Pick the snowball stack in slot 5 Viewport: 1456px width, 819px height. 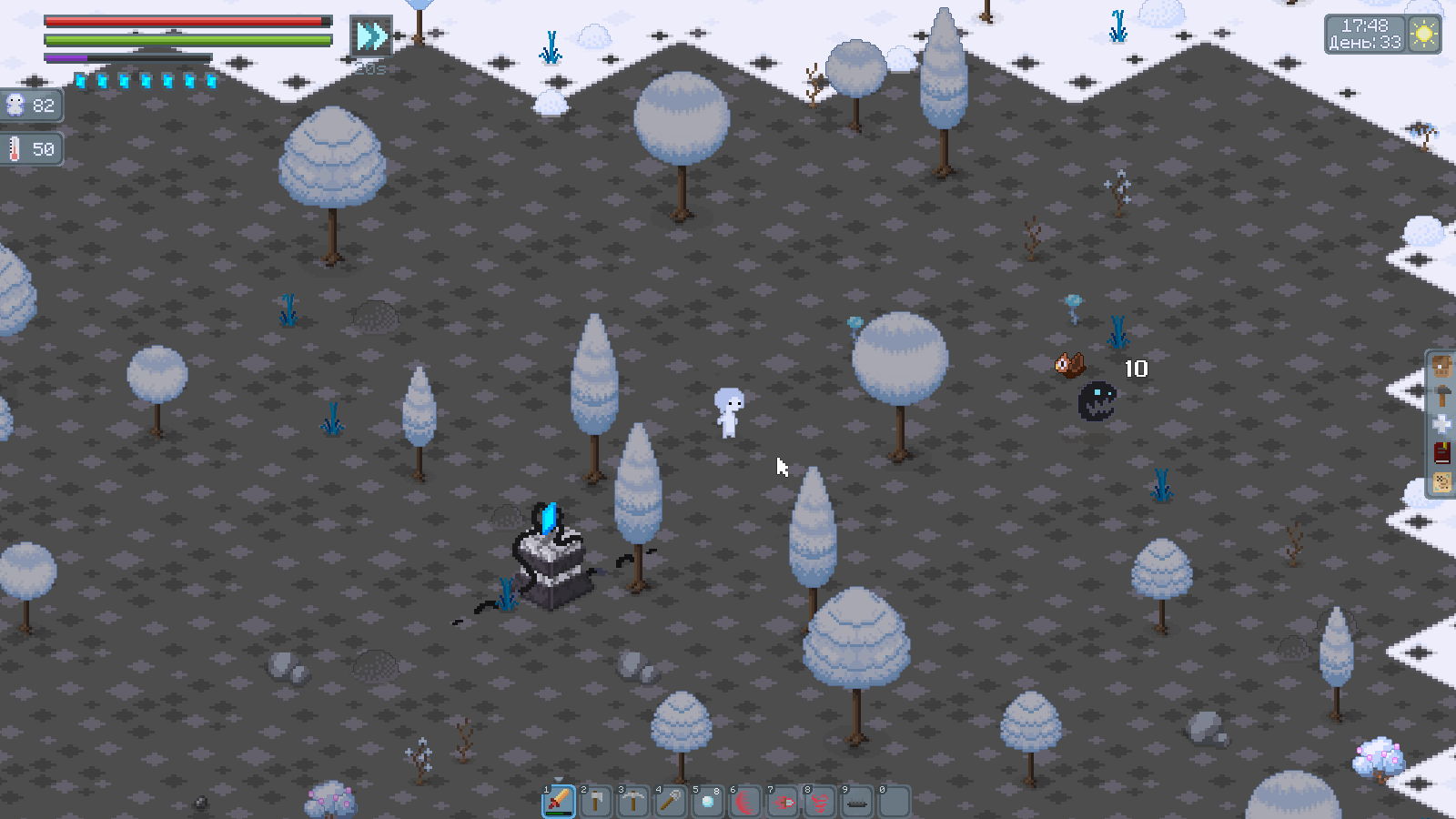[708, 802]
